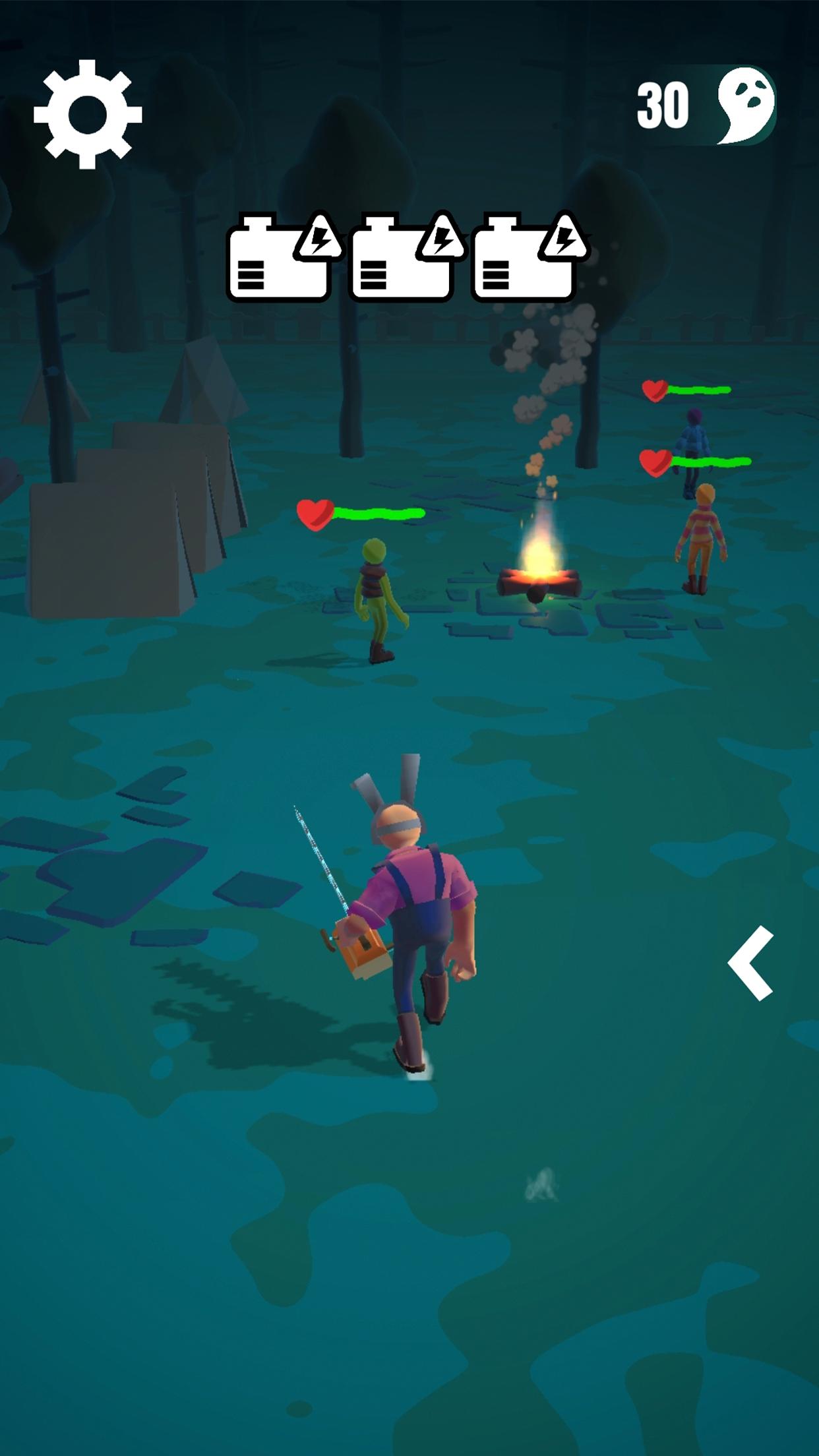819x1456 pixels.
Task: Tap the white left chevron arrow
Action: pyautogui.click(x=751, y=963)
